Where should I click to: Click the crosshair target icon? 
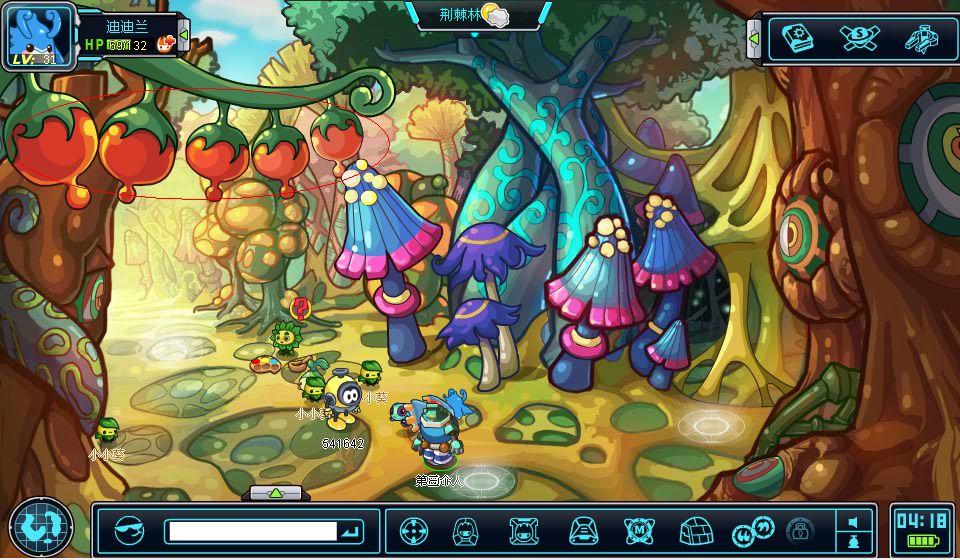click(x=414, y=530)
